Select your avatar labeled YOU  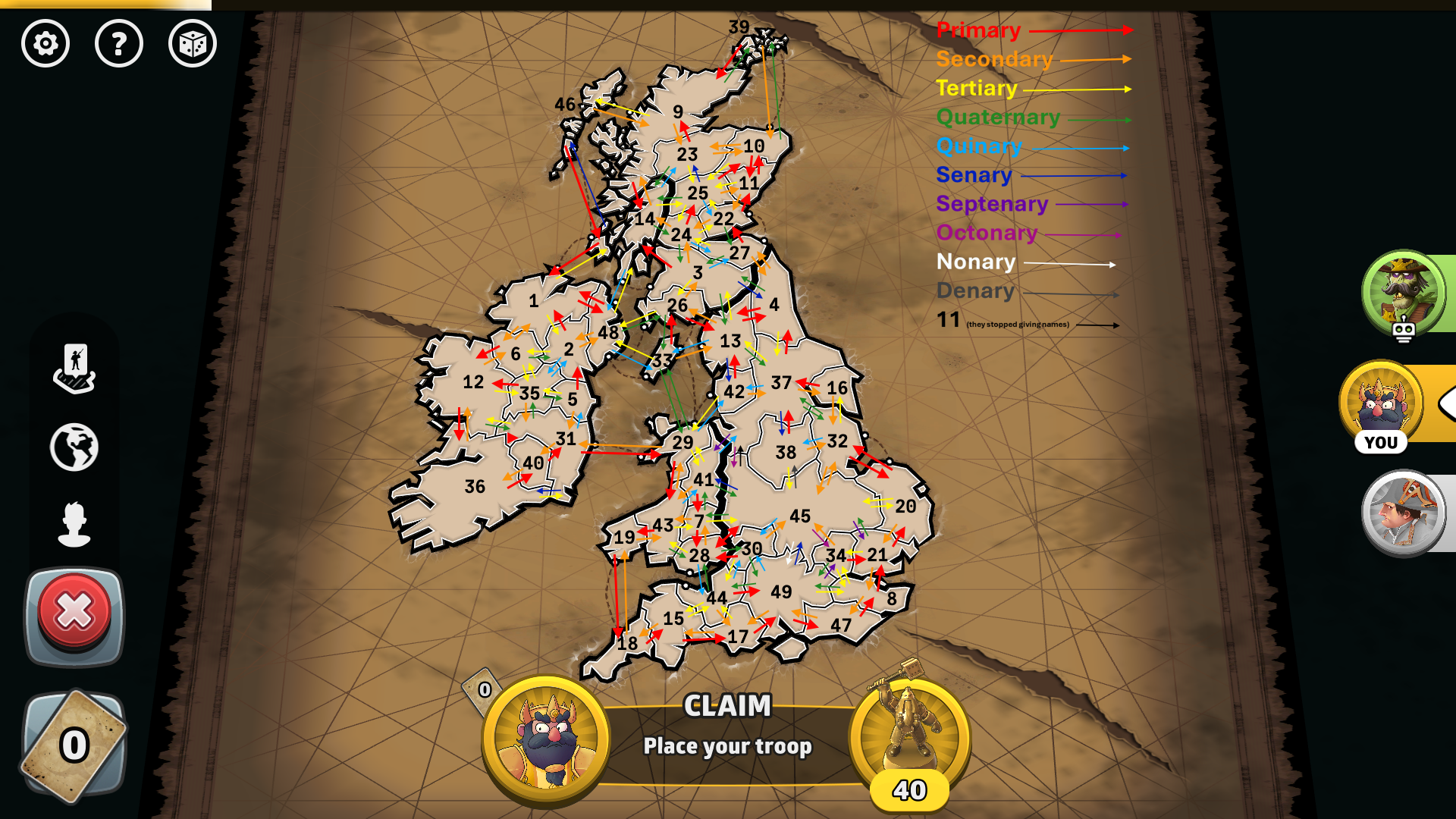tap(1382, 404)
